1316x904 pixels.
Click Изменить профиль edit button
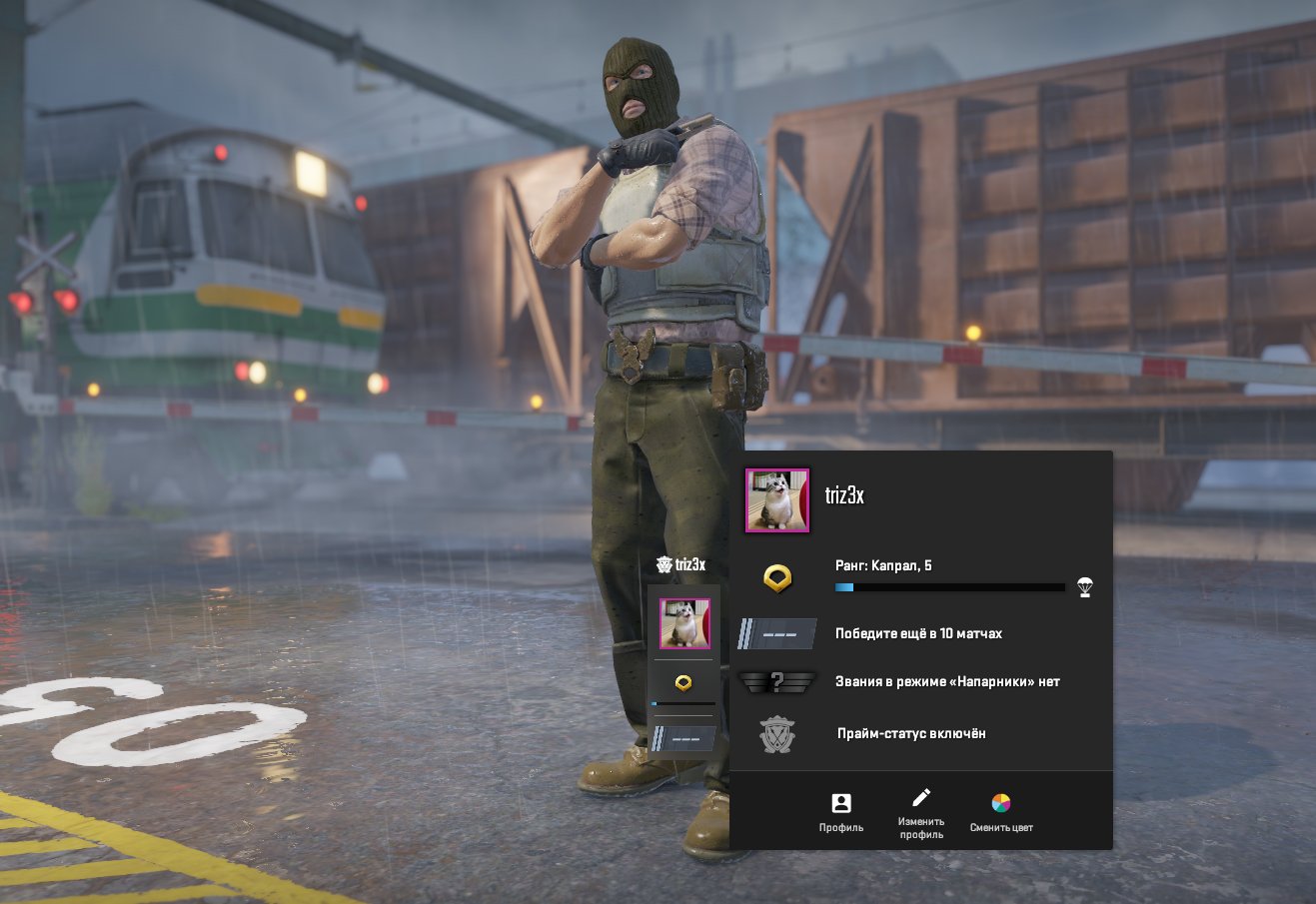pyautogui.click(x=920, y=811)
